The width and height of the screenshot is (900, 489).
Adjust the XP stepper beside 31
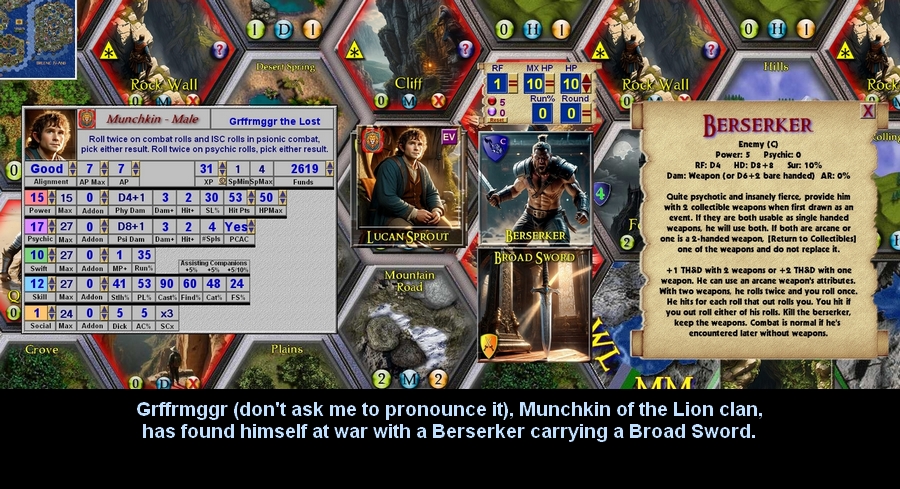click(x=221, y=169)
